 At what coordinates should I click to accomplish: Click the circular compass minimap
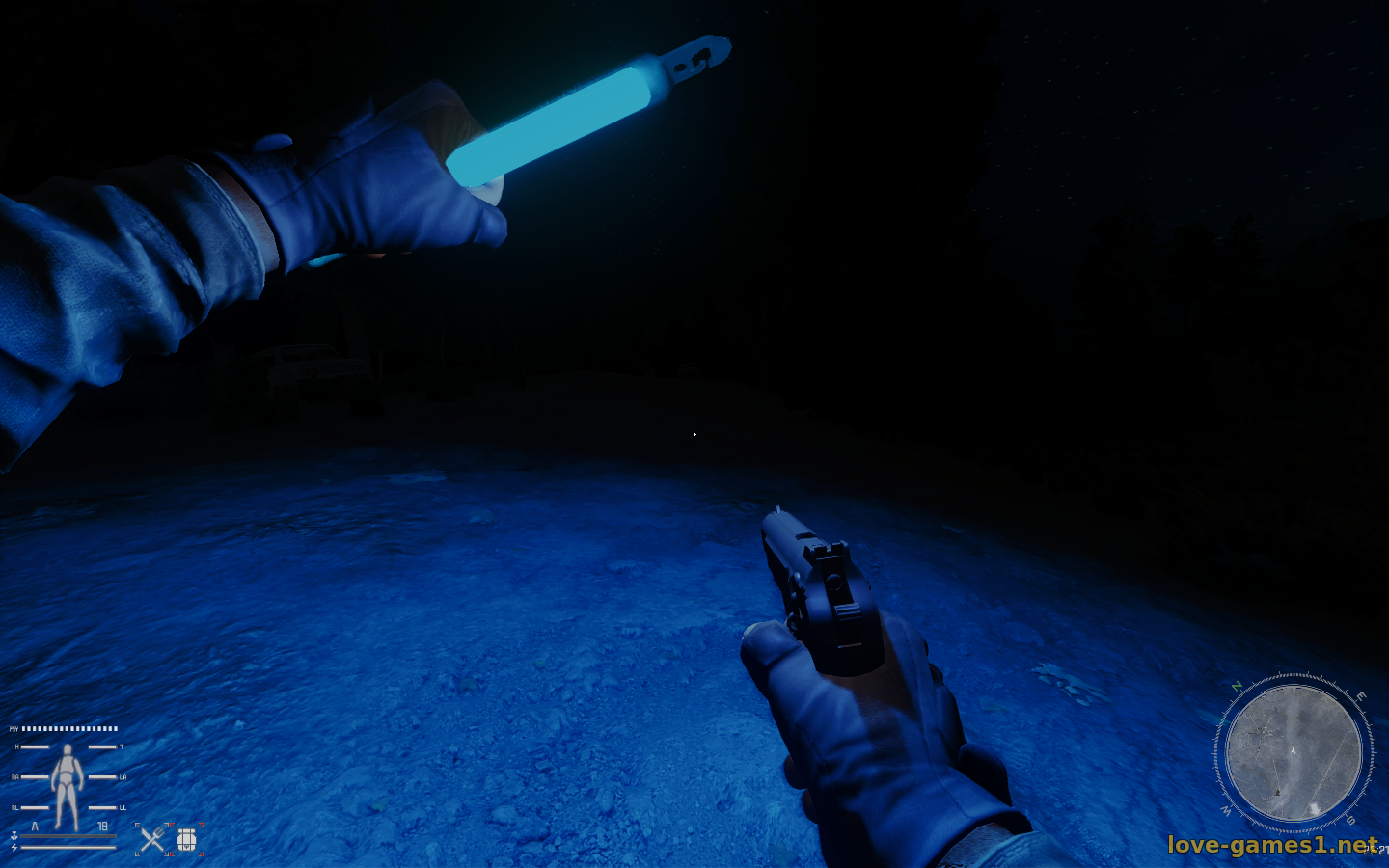tap(1293, 753)
